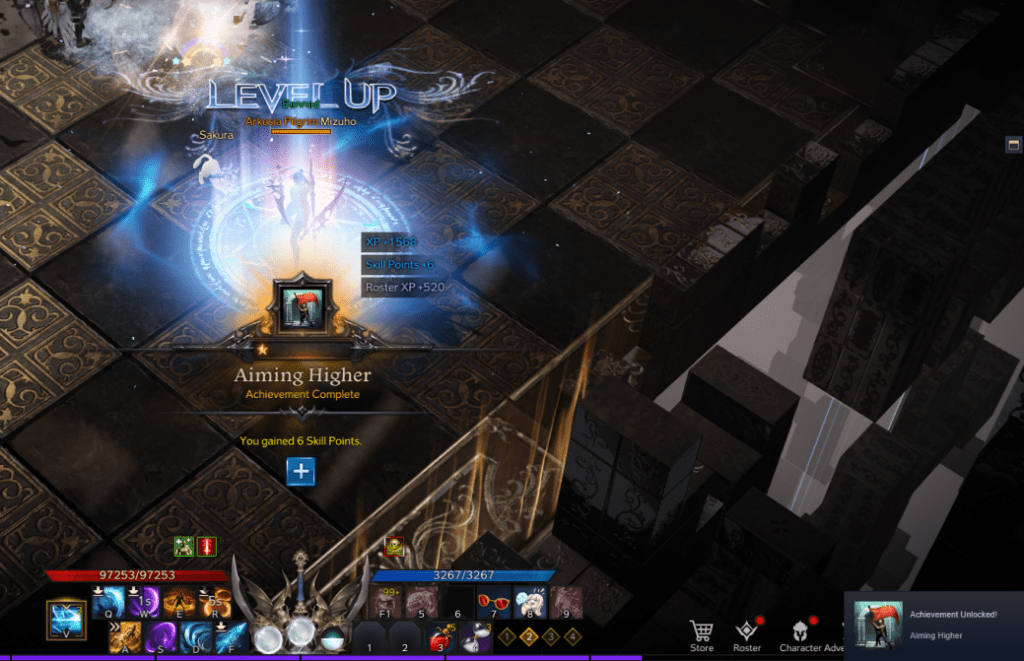This screenshot has width=1024, height=661.
Task: Use the golden A skill
Action: (x=125, y=637)
